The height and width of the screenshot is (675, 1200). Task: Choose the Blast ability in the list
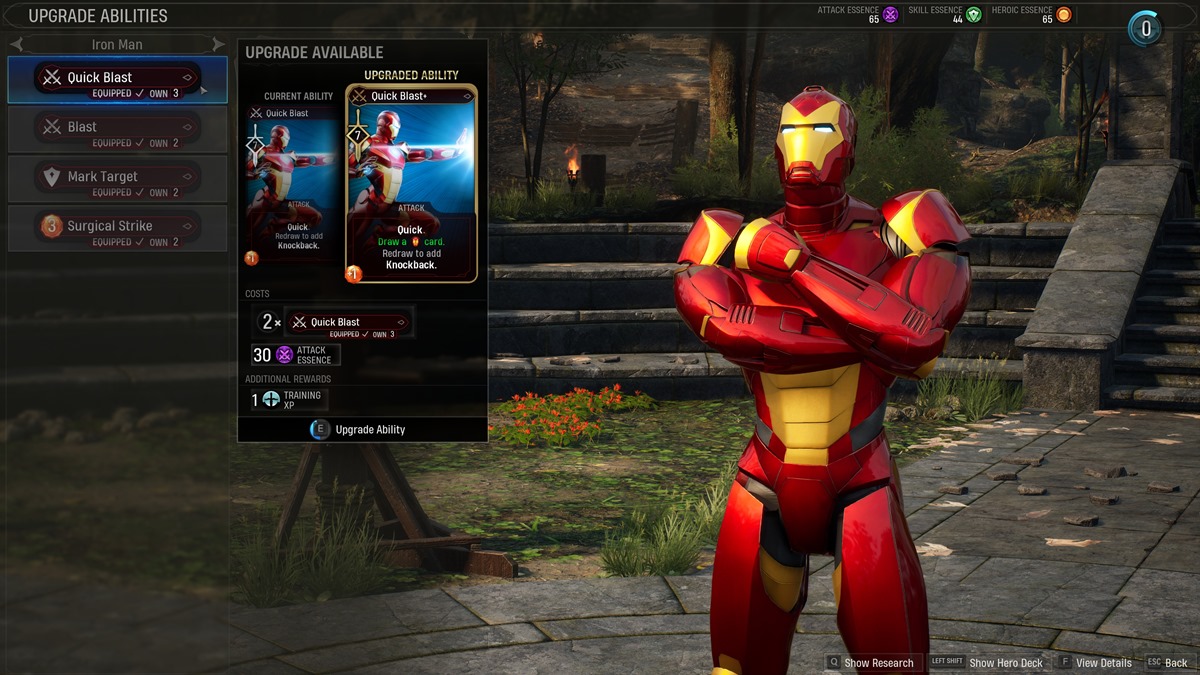pyautogui.click(x=117, y=129)
